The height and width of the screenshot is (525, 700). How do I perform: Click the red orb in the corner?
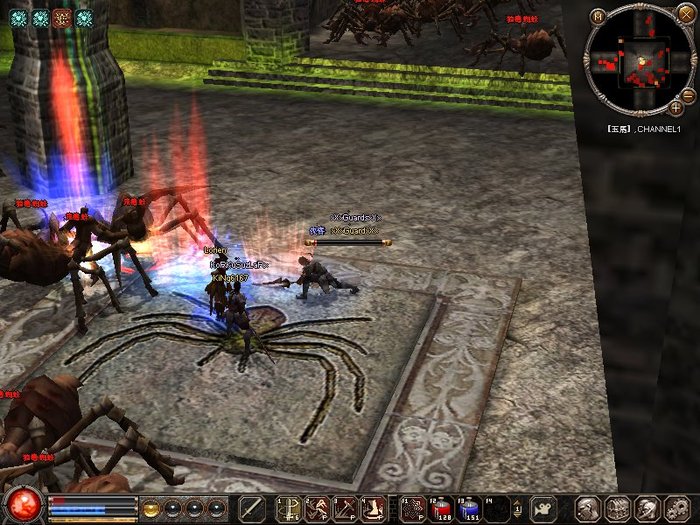click(20, 503)
